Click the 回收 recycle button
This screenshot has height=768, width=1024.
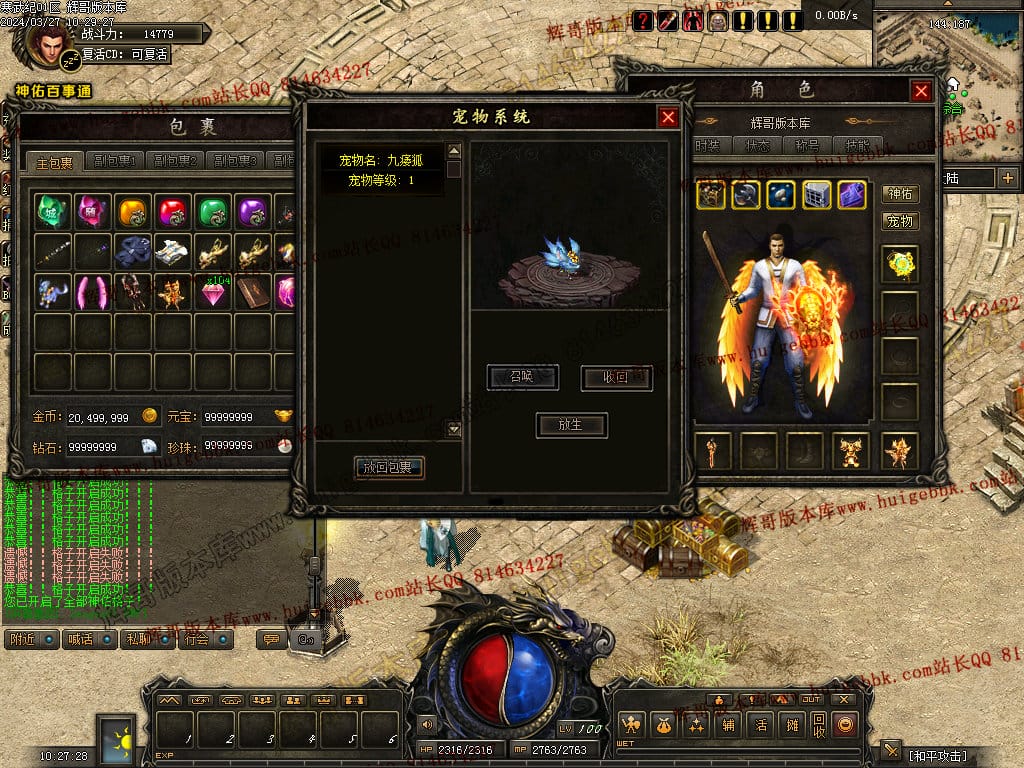pyautogui.click(x=819, y=724)
